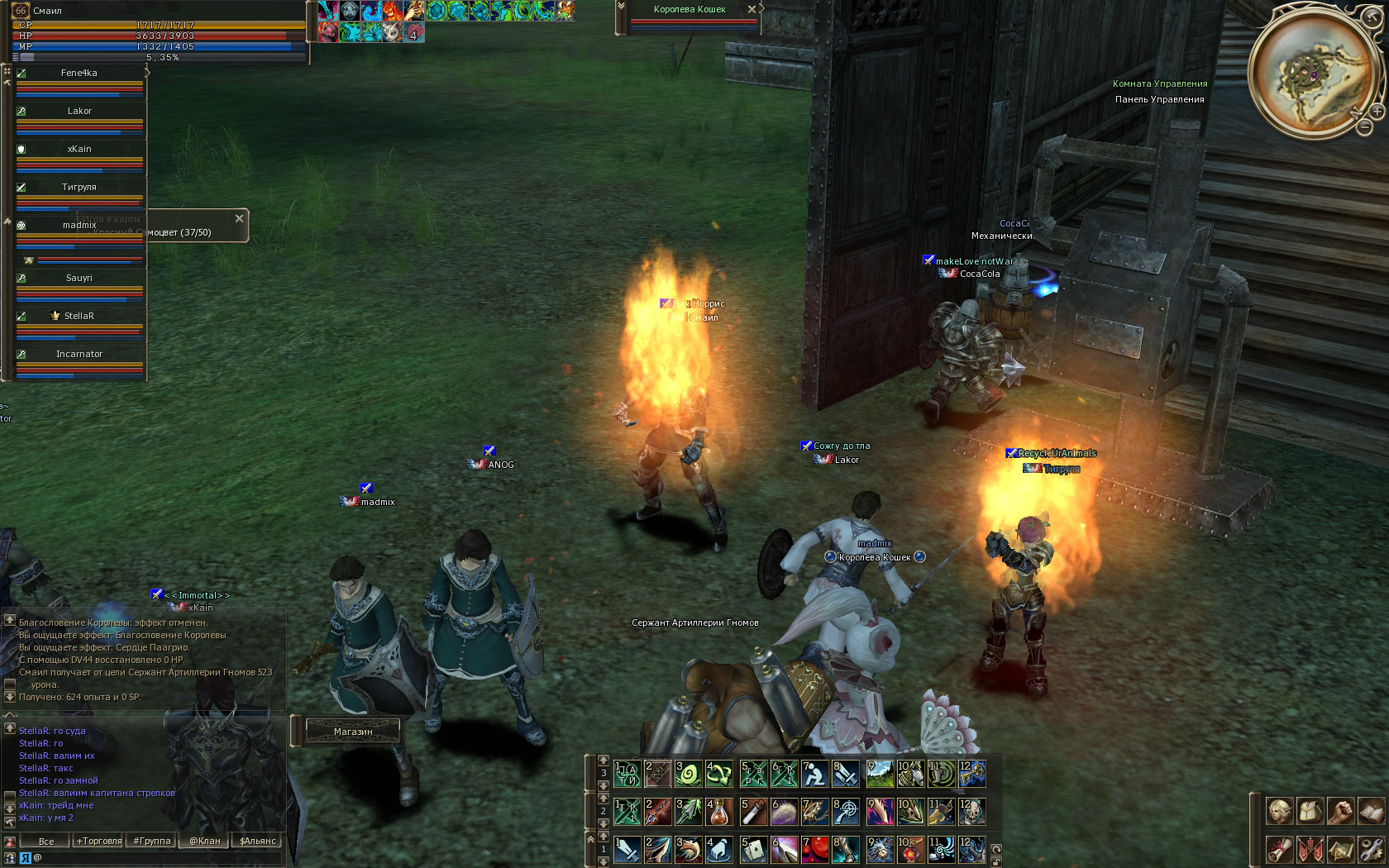
Task: Target party member StellaR
Action: pos(79,317)
